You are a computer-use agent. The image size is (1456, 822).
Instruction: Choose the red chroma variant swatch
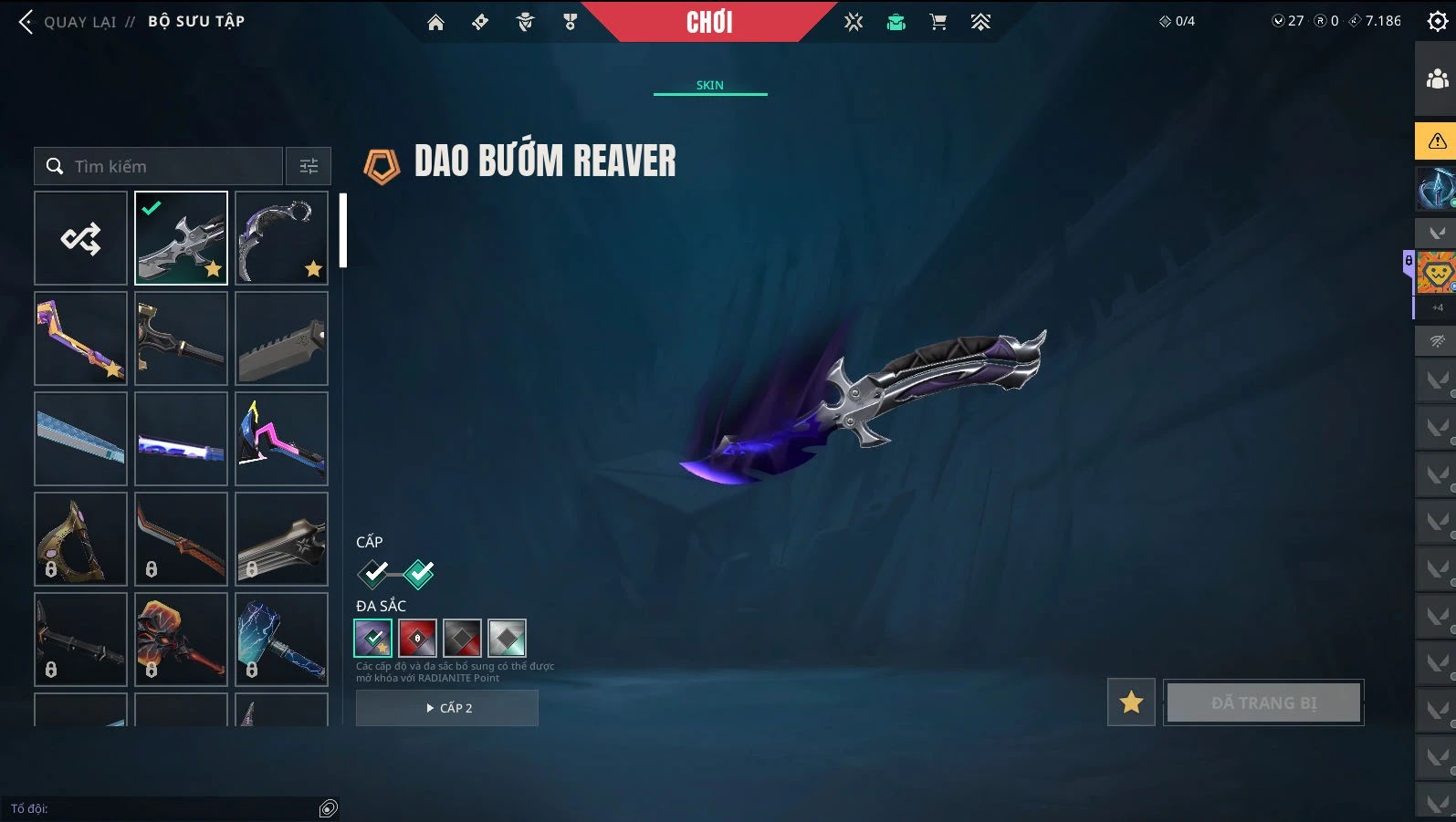click(x=417, y=639)
